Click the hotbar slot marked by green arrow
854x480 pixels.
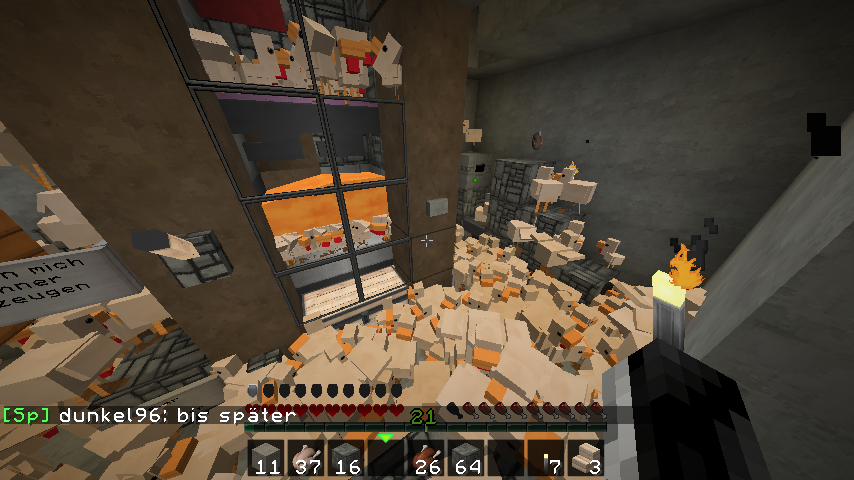tap(387, 458)
